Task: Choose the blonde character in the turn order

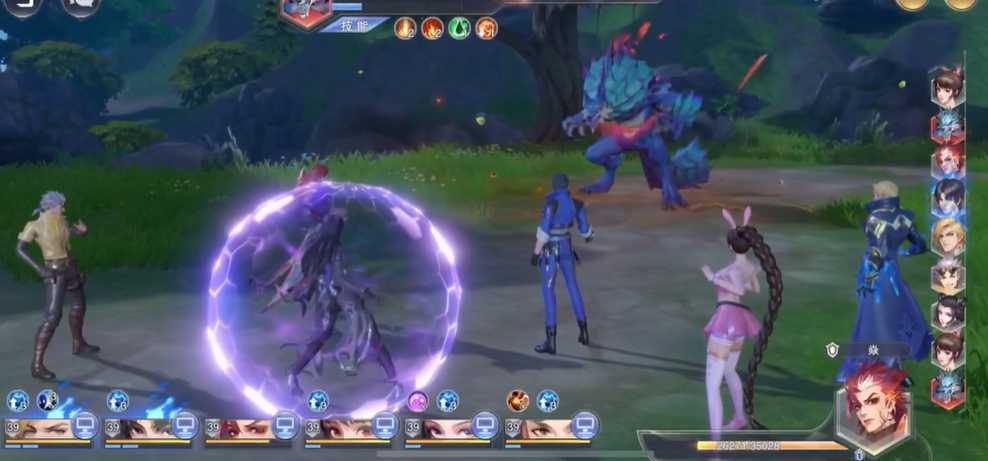Action: 947,238
